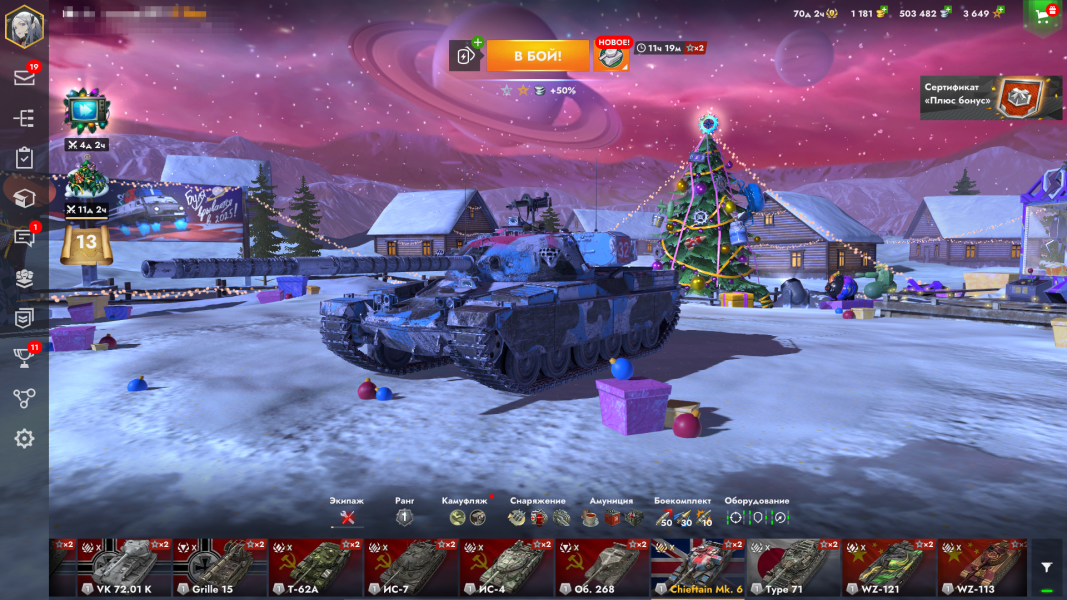Open the «Плюс бонус» certificate offer

click(x=990, y=97)
